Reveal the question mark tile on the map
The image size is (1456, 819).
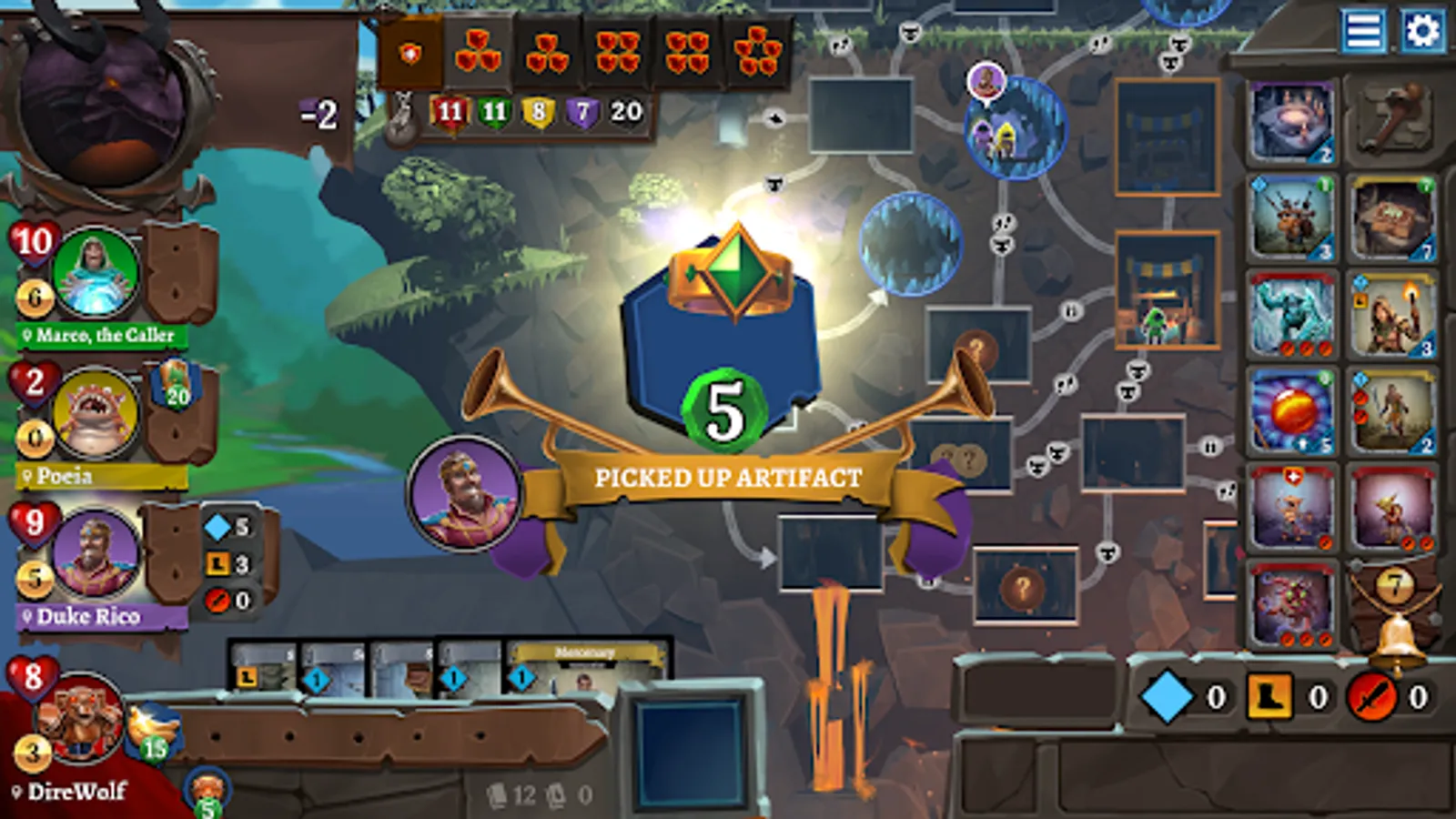tap(1025, 587)
